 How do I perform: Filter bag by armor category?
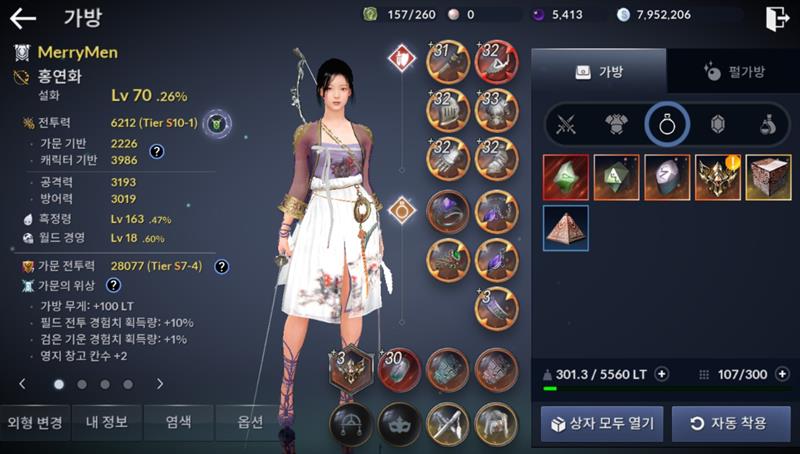click(x=616, y=125)
